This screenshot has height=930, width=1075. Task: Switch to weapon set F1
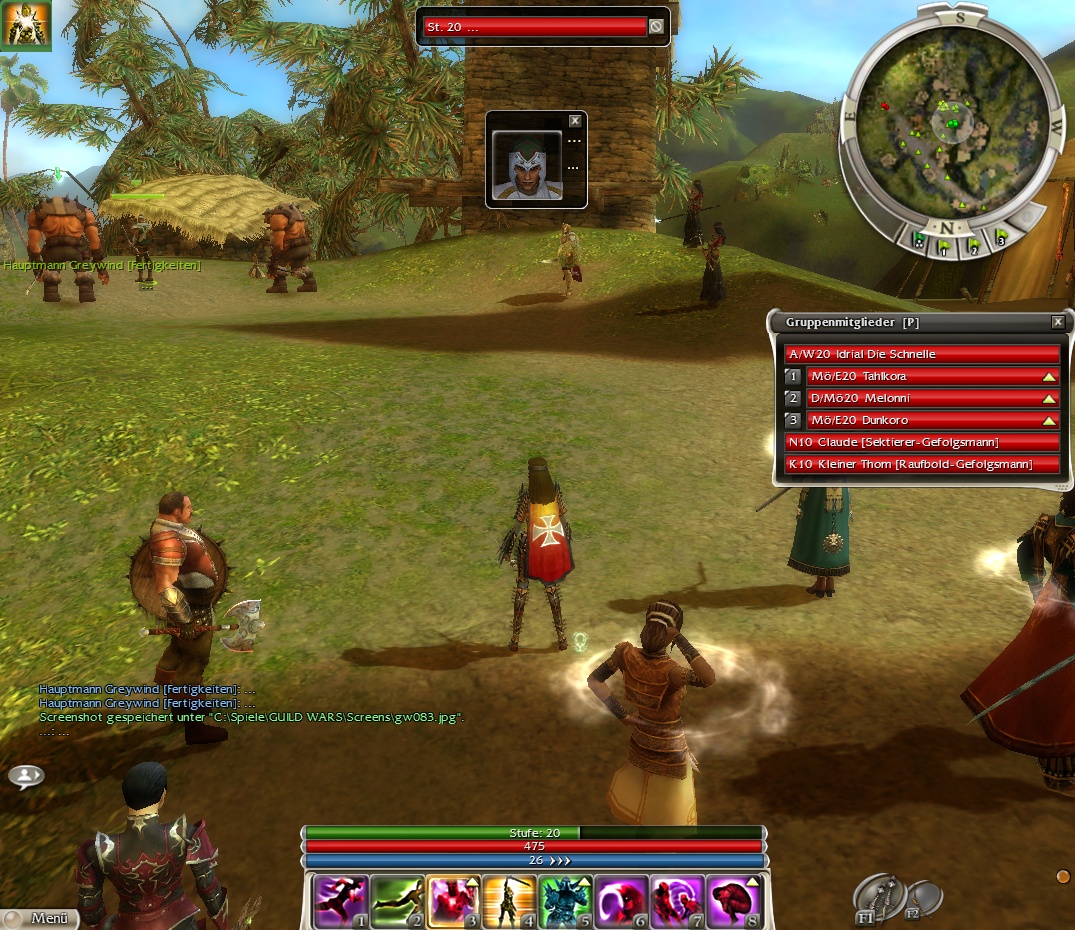(x=877, y=897)
